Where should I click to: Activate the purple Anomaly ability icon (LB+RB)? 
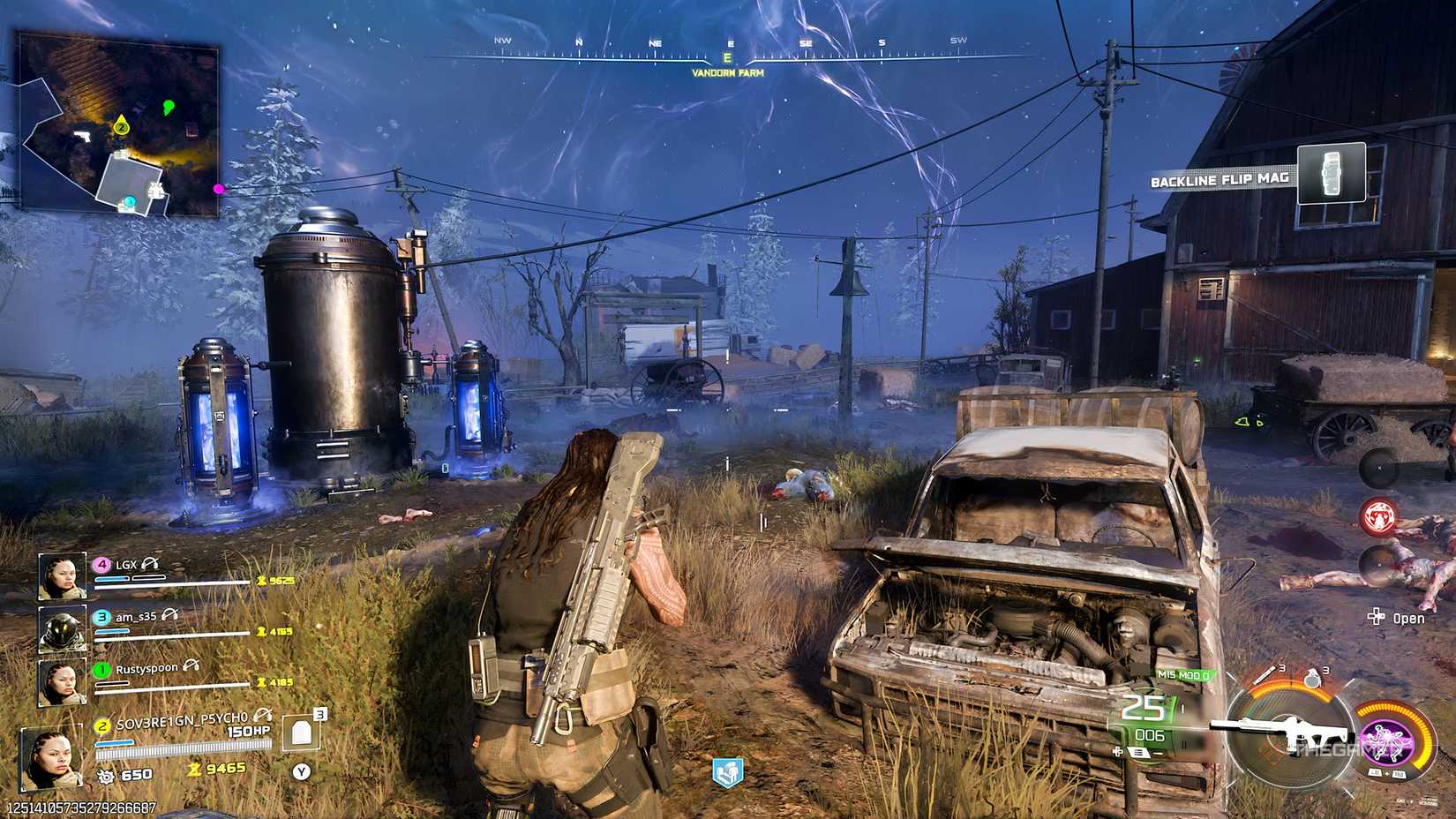(1386, 744)
